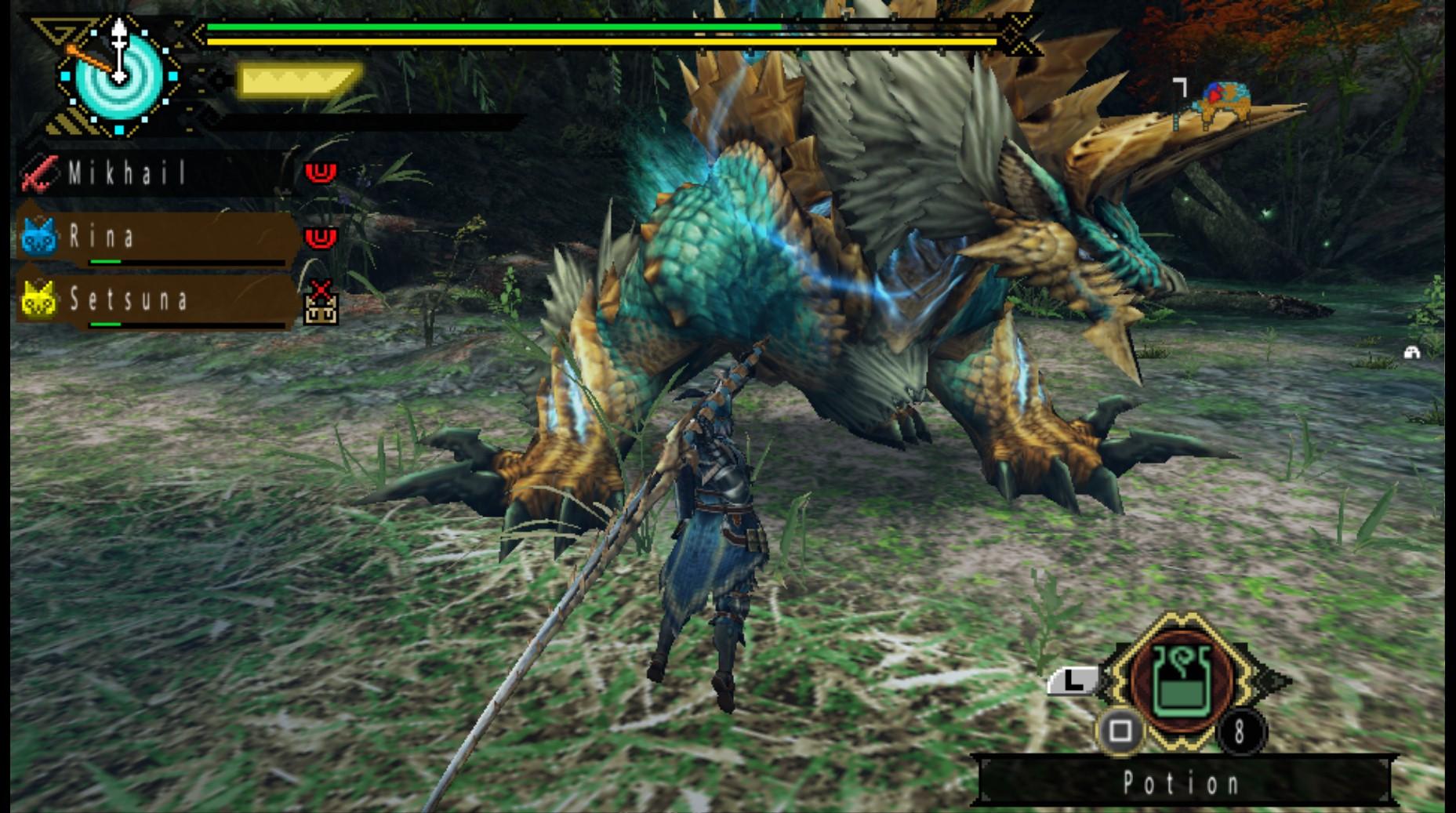Select Setsuna's Felyne companion row
The height and width of the screenshot is (813, 1456).
pyautogui.click(x=157, y=299)
